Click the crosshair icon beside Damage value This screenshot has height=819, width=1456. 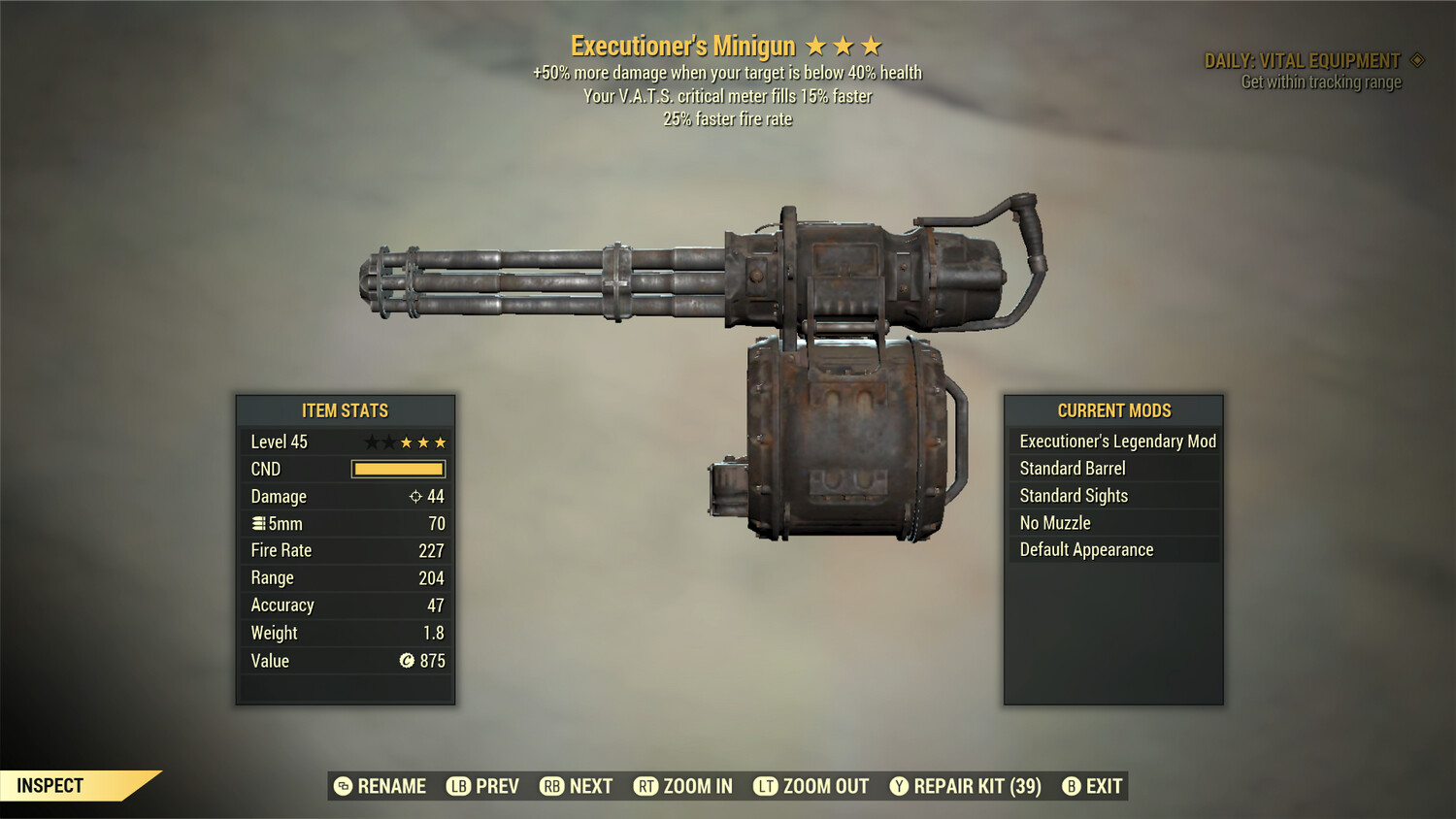click(415, 497)
